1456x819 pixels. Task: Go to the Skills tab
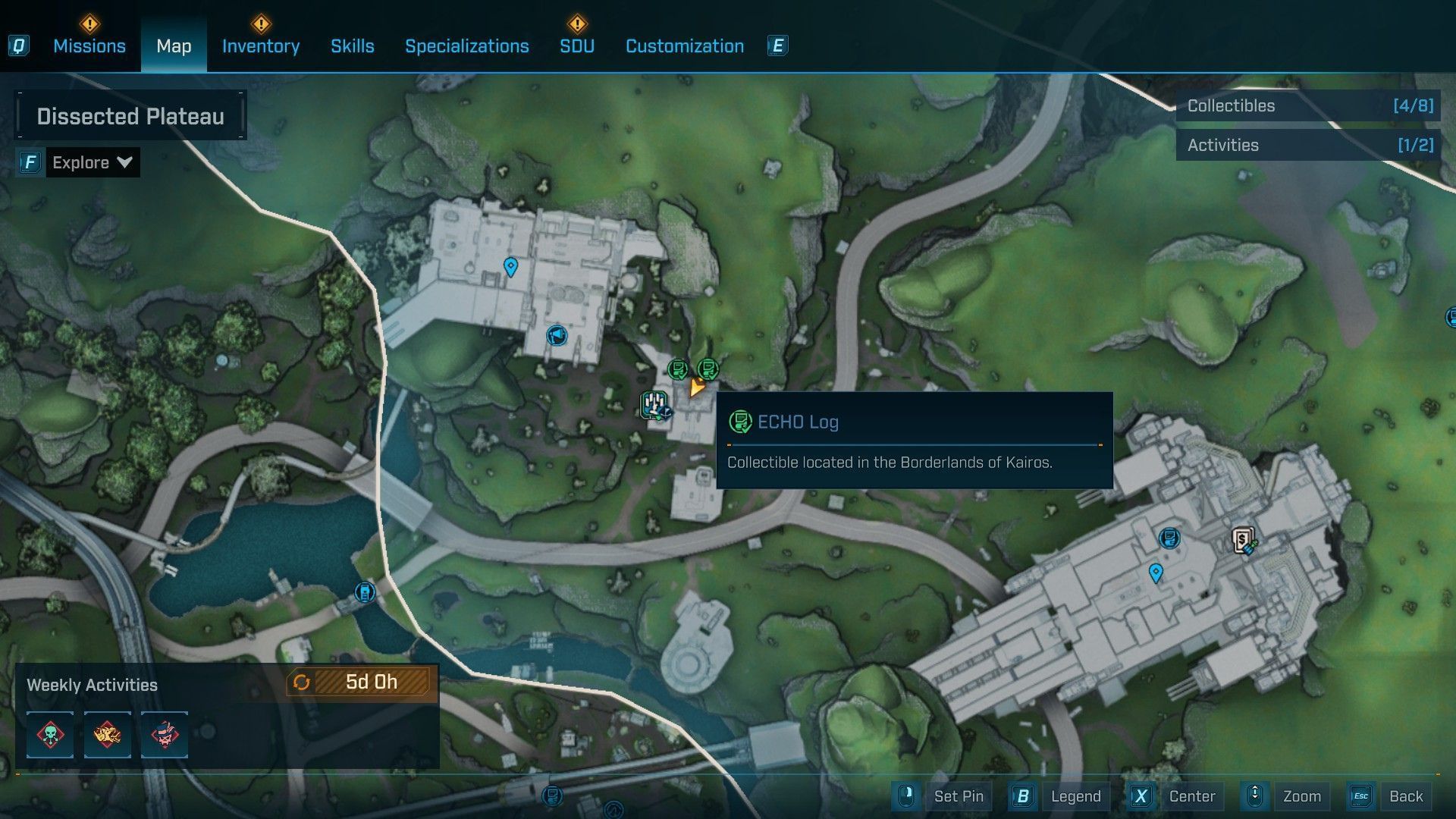[x=352, y=46]
